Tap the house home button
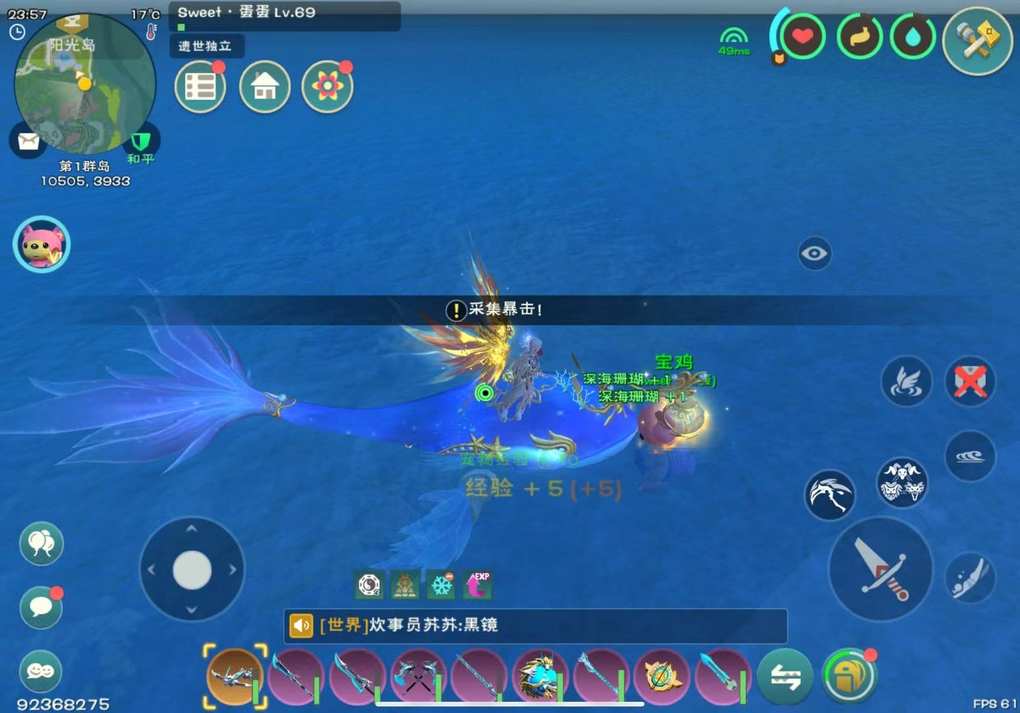 tap(265, 87)
